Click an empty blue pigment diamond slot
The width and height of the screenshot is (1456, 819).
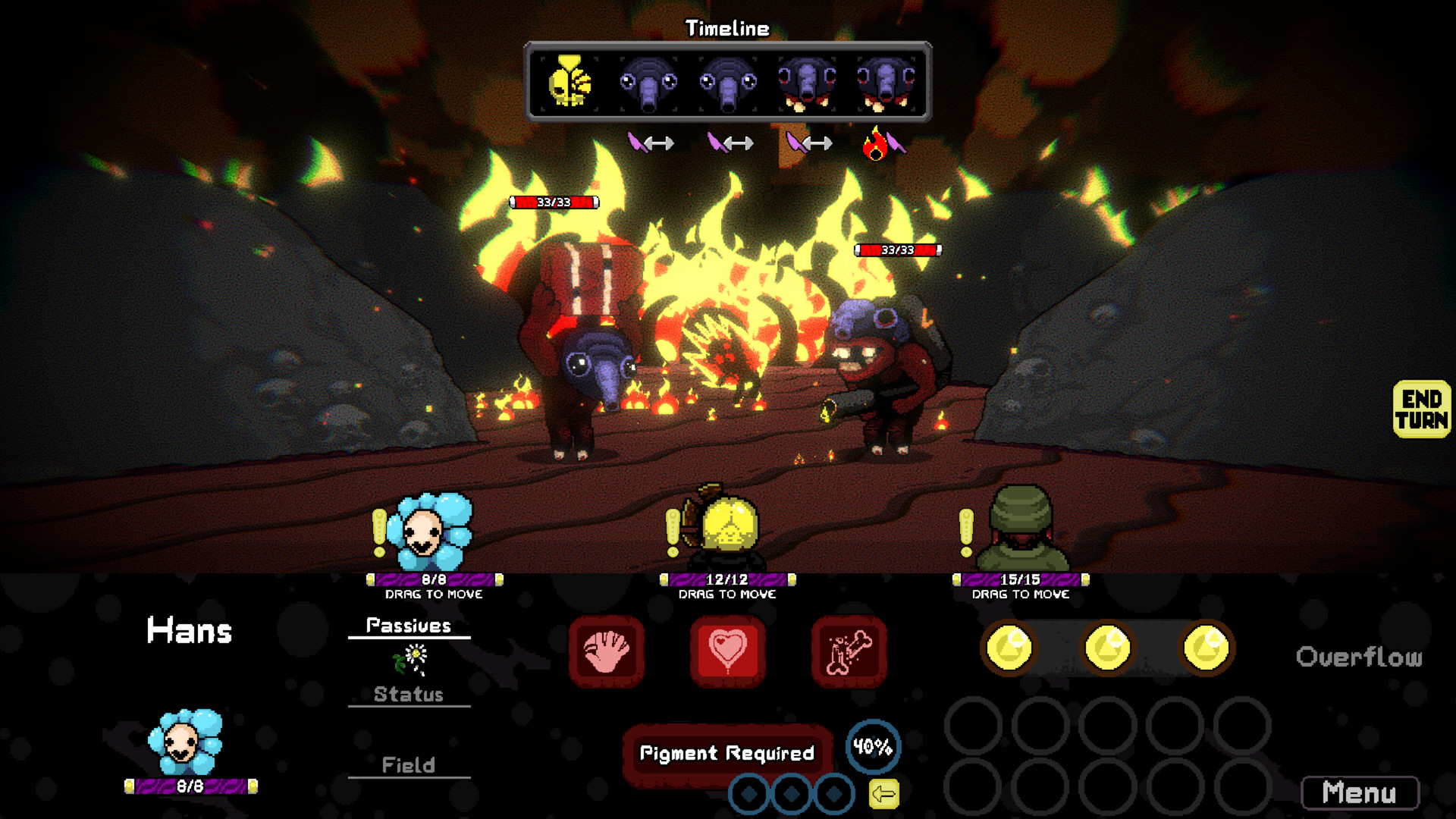(x=751, y=793)
